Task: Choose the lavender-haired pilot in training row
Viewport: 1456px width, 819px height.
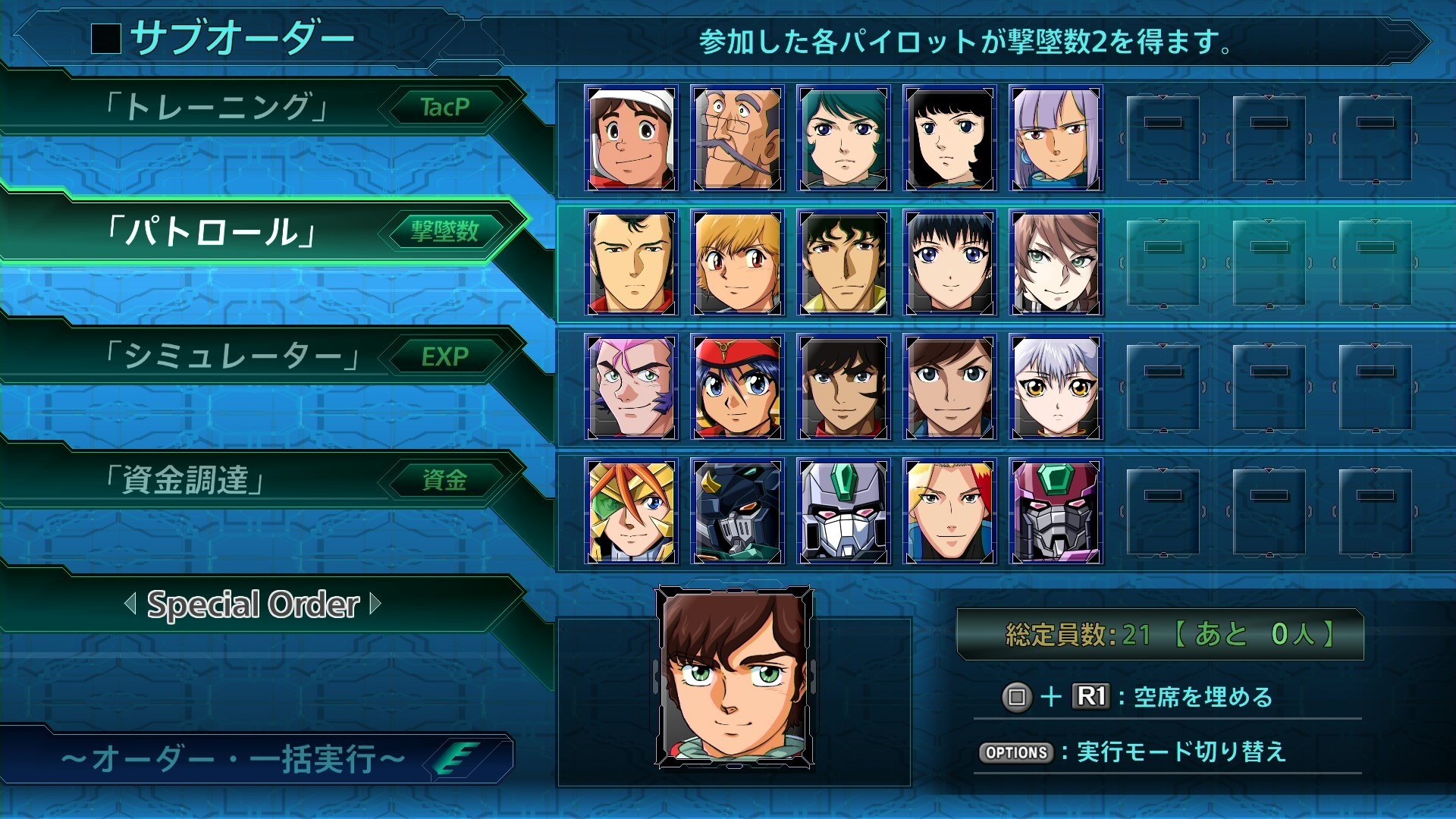Action: [1056, 139]
